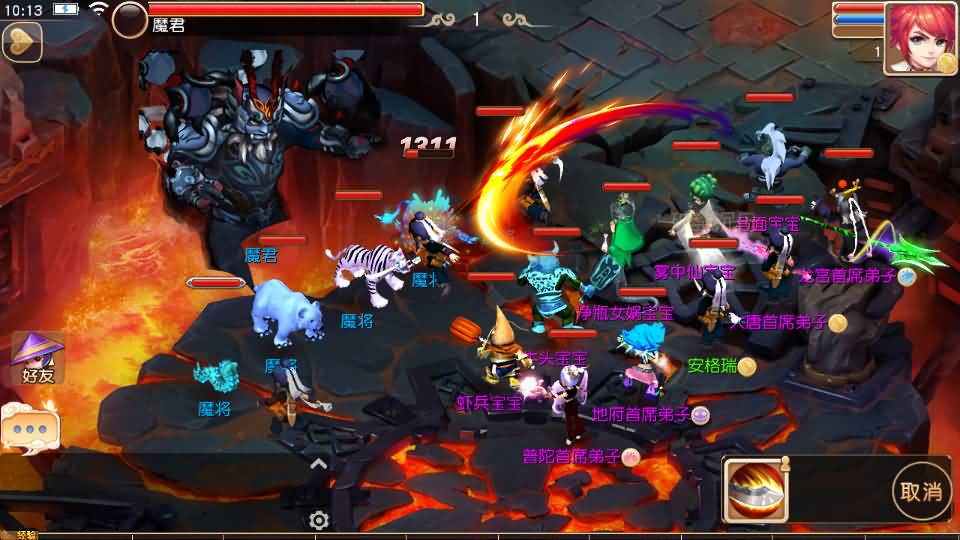960x540 pixels.
Task: Open the gear settings icon
Action: 319,520
